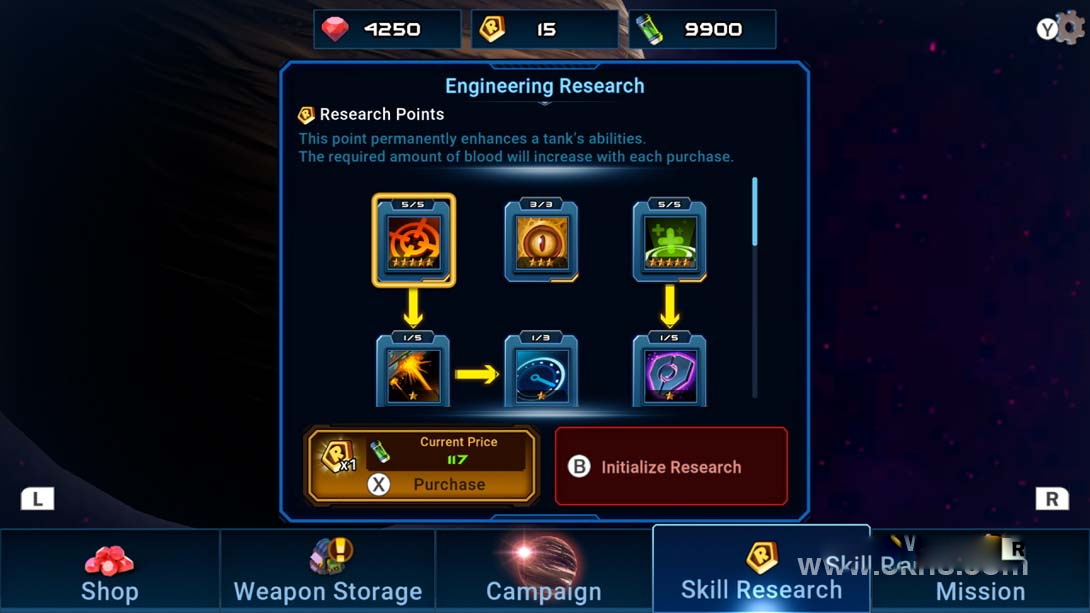
Task: Choose the purple shield skill node
Action: 669,371
